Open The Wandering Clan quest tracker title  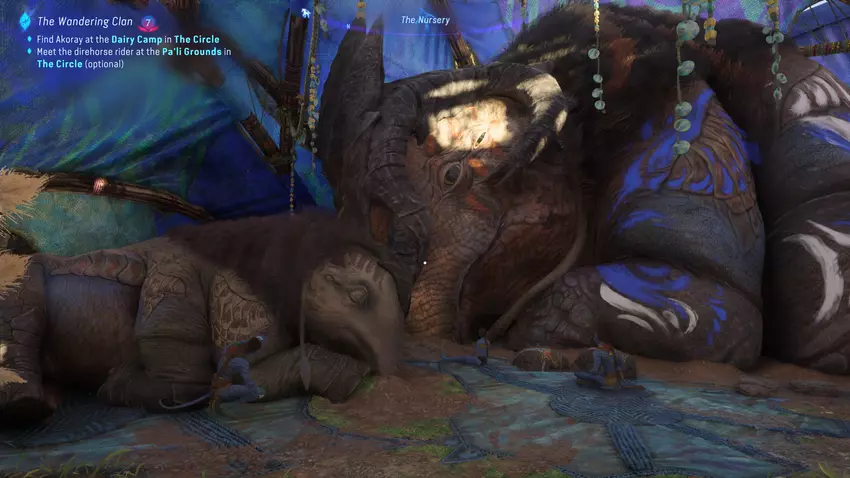85,20
